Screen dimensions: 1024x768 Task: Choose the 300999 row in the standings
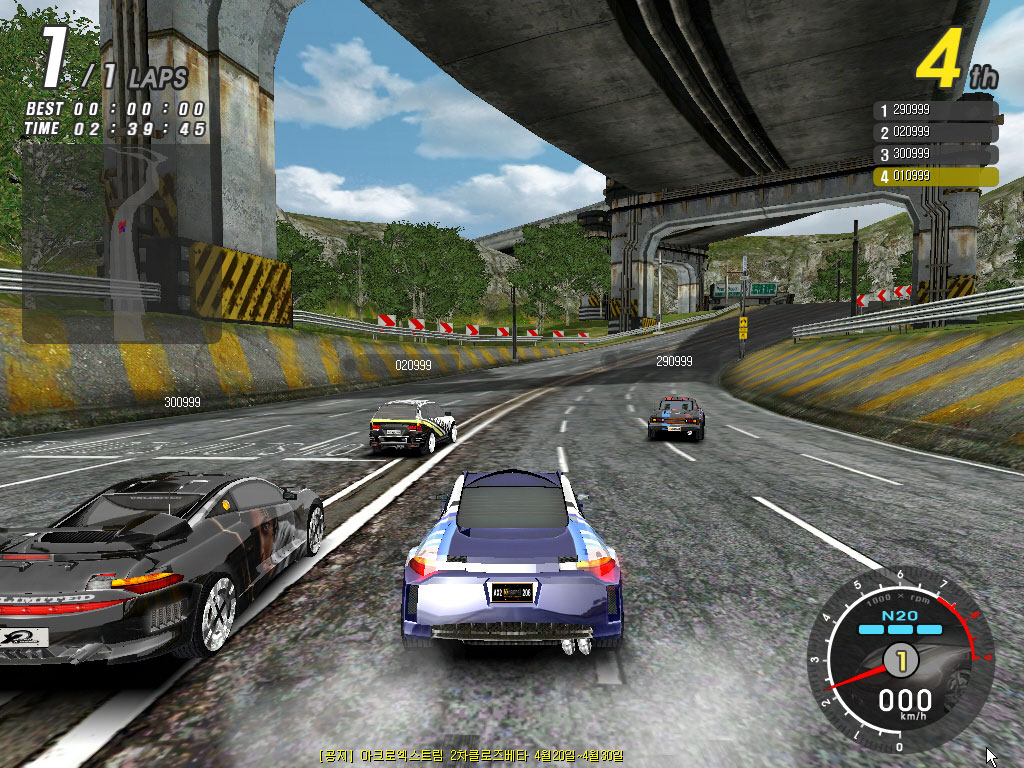[935, 154]
